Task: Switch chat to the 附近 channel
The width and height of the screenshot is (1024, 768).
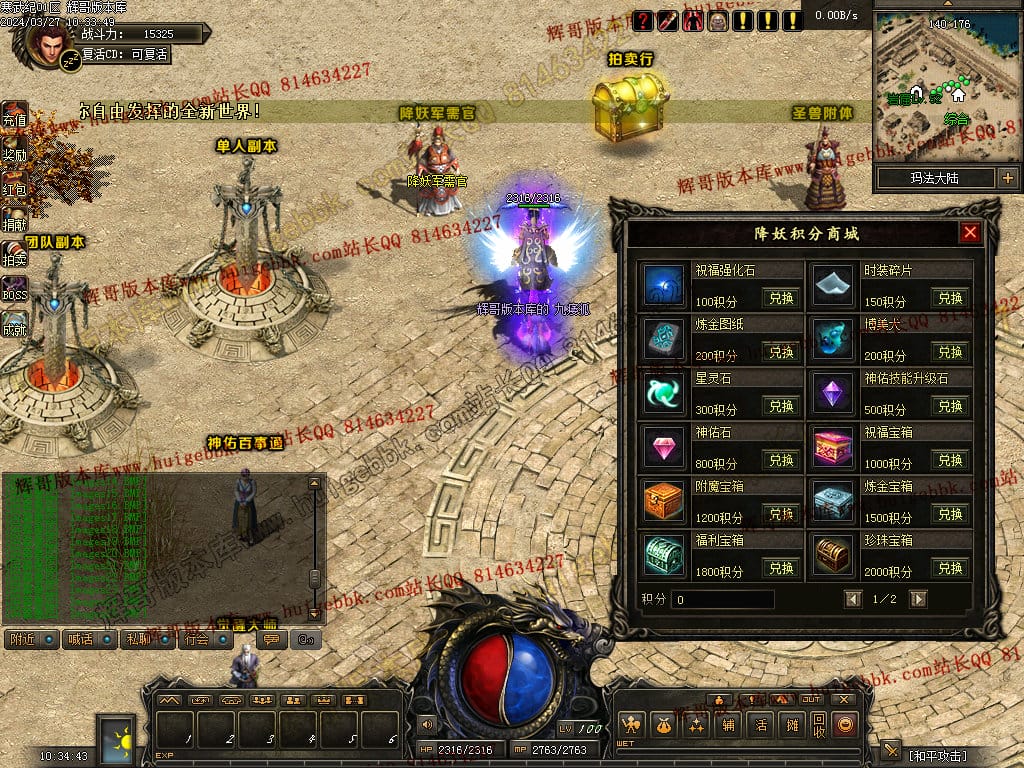Action: [x=31, y=639]
